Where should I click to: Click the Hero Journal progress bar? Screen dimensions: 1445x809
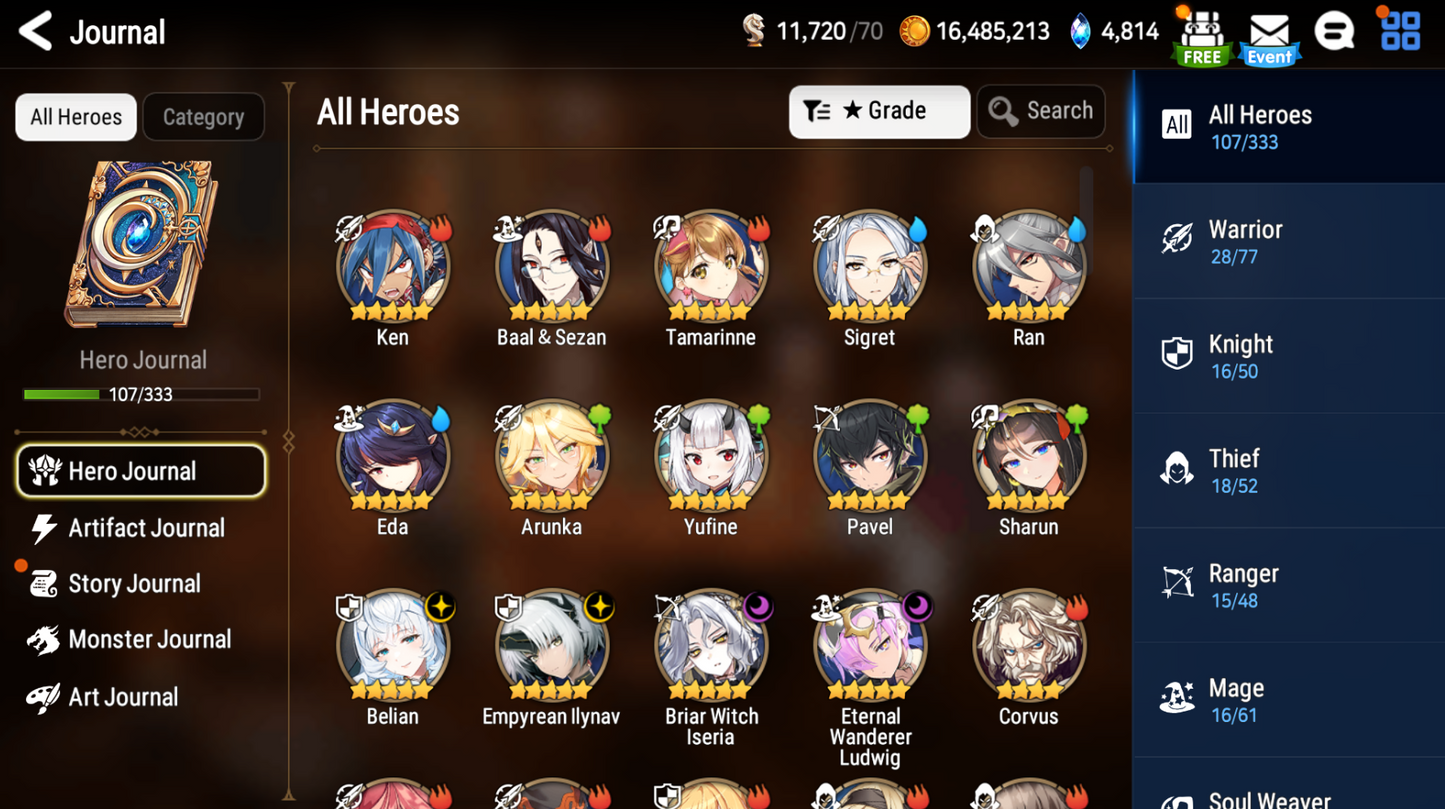141,394
